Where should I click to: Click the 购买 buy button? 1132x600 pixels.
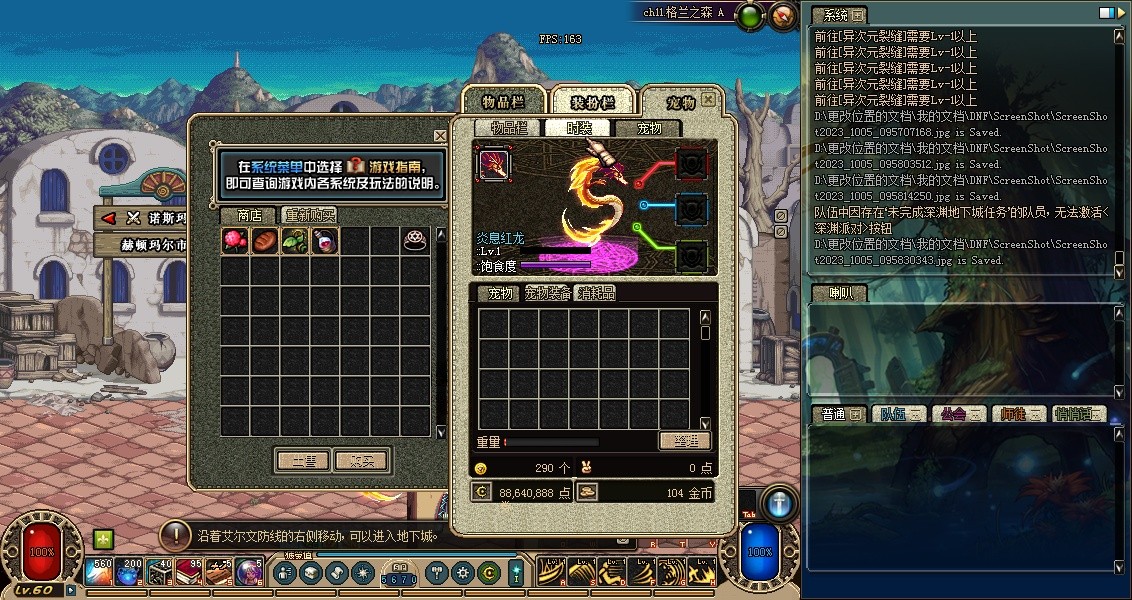361,461
